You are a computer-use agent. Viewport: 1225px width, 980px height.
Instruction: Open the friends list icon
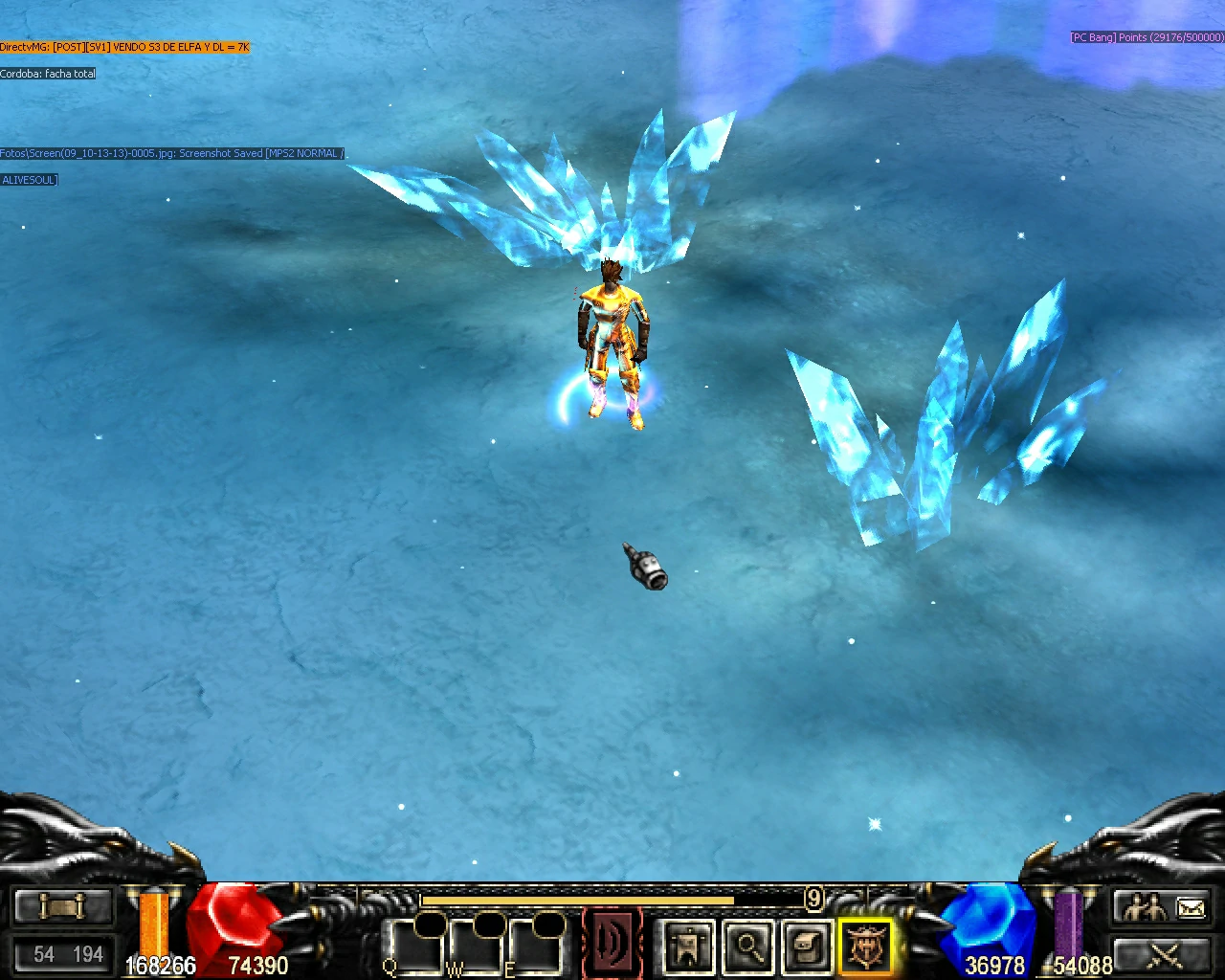(1144, 905)
